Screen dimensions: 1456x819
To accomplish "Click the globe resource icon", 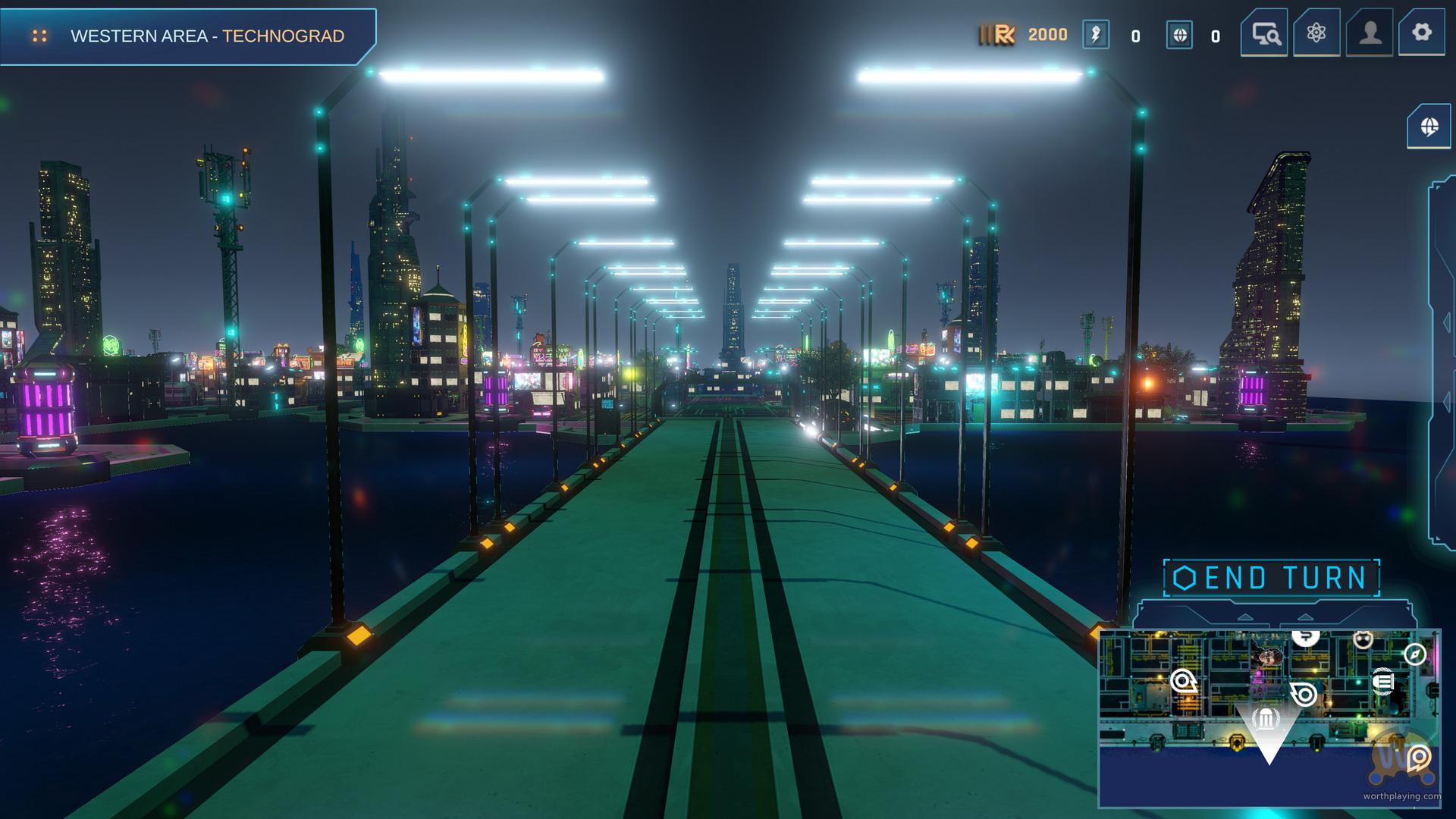I will [1179, 35].
